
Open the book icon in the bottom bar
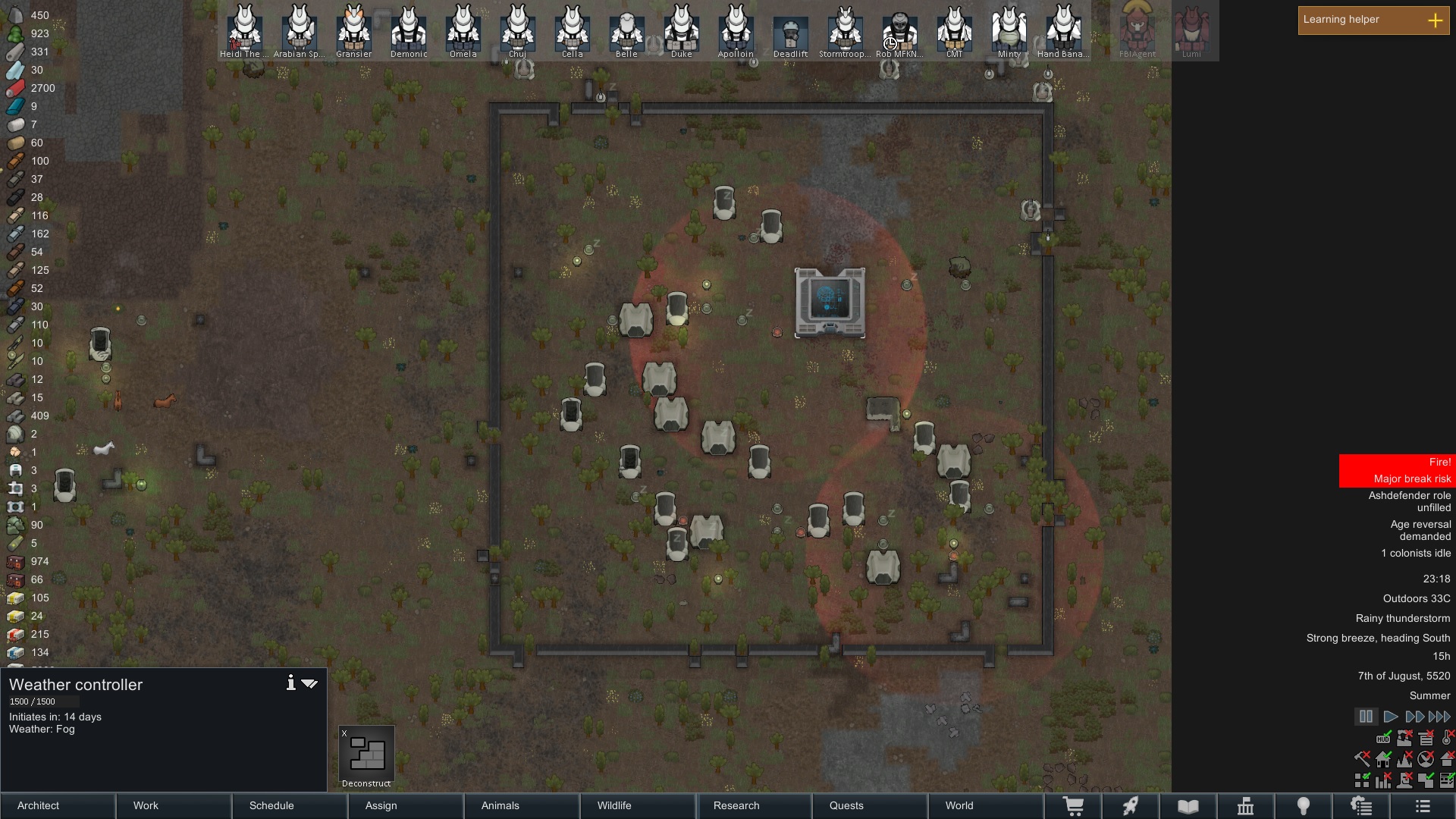[x=1187, y=805]
